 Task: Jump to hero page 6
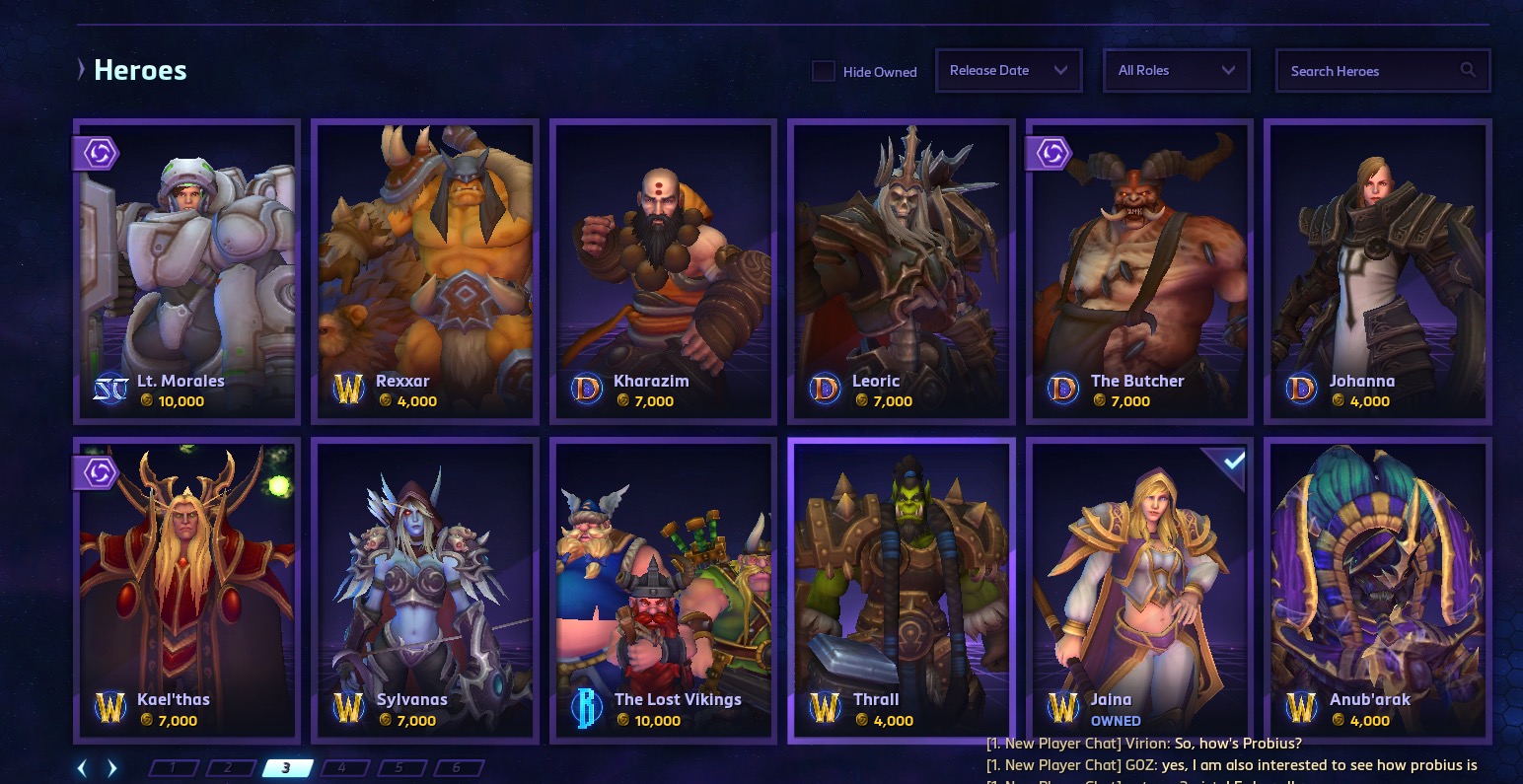coord(457,768)
